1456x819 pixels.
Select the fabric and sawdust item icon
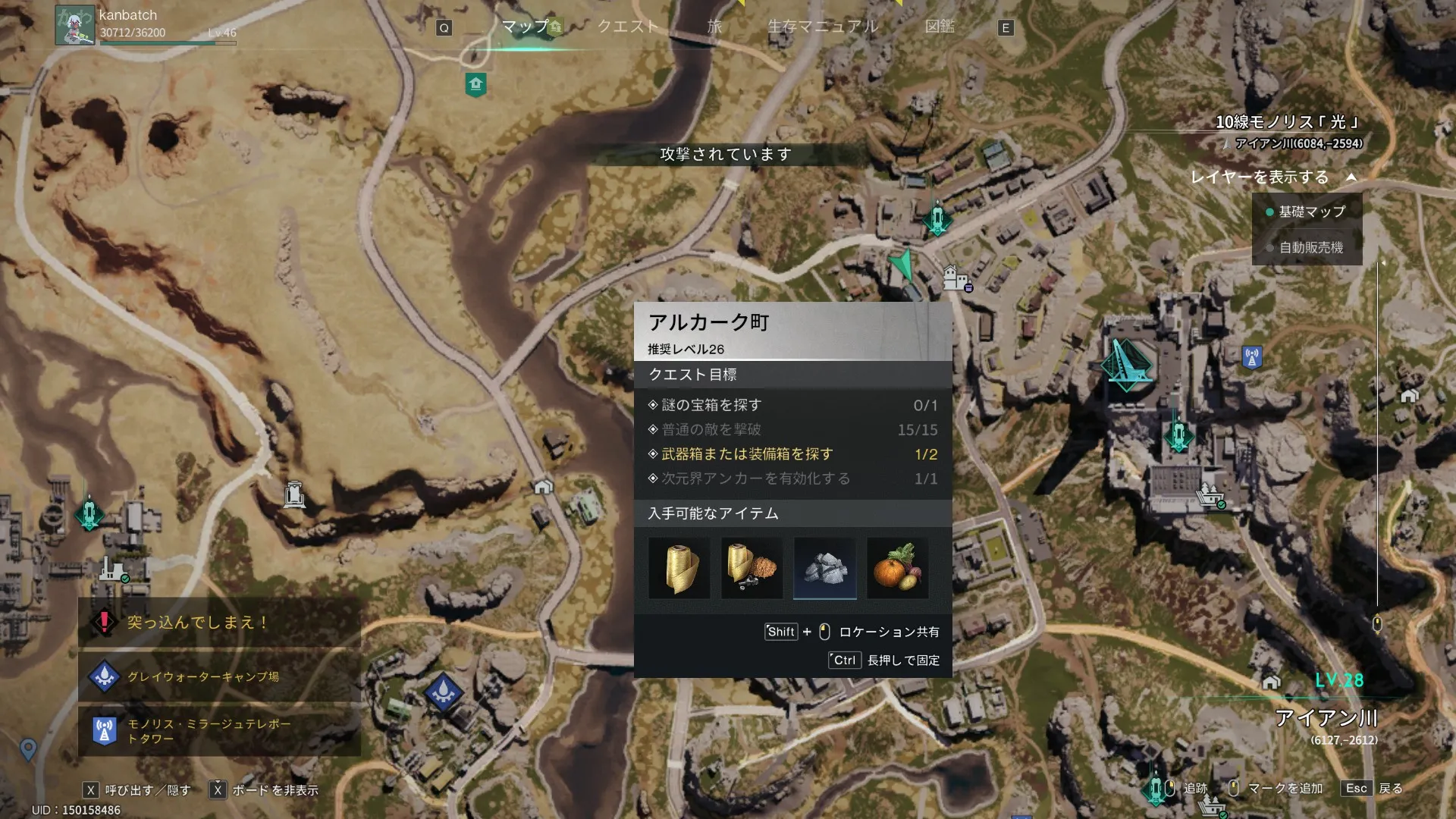(x=752, y=569)
